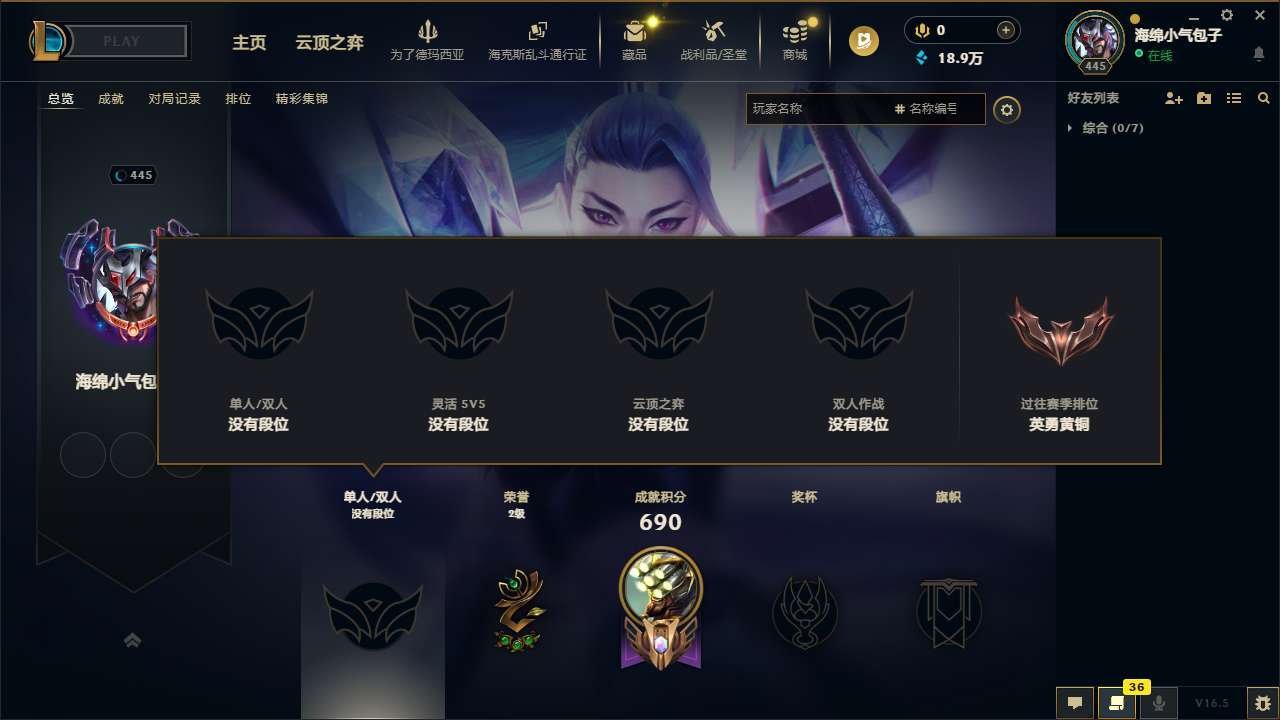This screenshot has height=720, width=1280.
Task: Mute the mic icon in bottom bar
Action: click(x=1161, y=703)
